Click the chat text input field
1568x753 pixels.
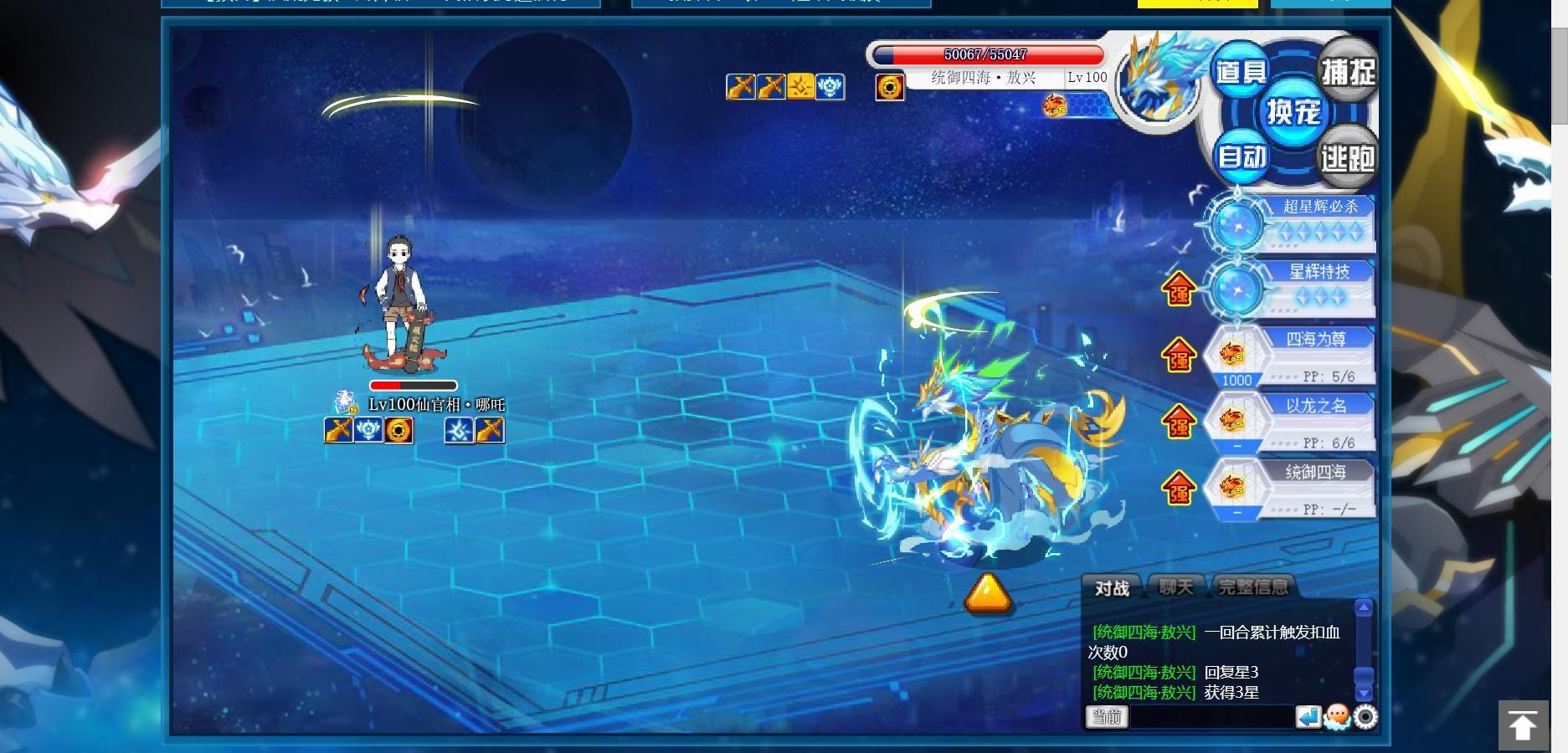coord(1211,717)
